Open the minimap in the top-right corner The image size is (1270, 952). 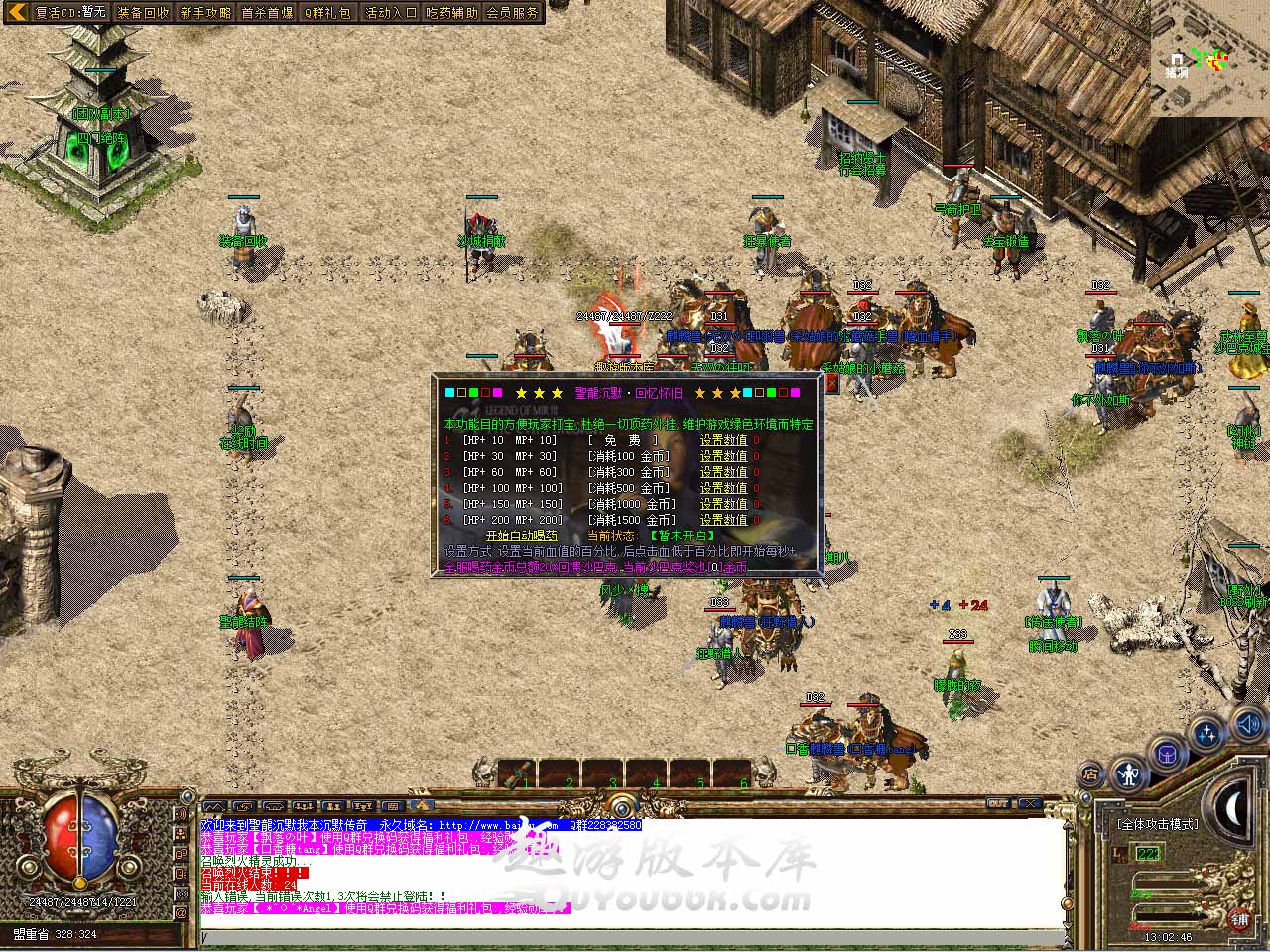(x=1210, y=59)
